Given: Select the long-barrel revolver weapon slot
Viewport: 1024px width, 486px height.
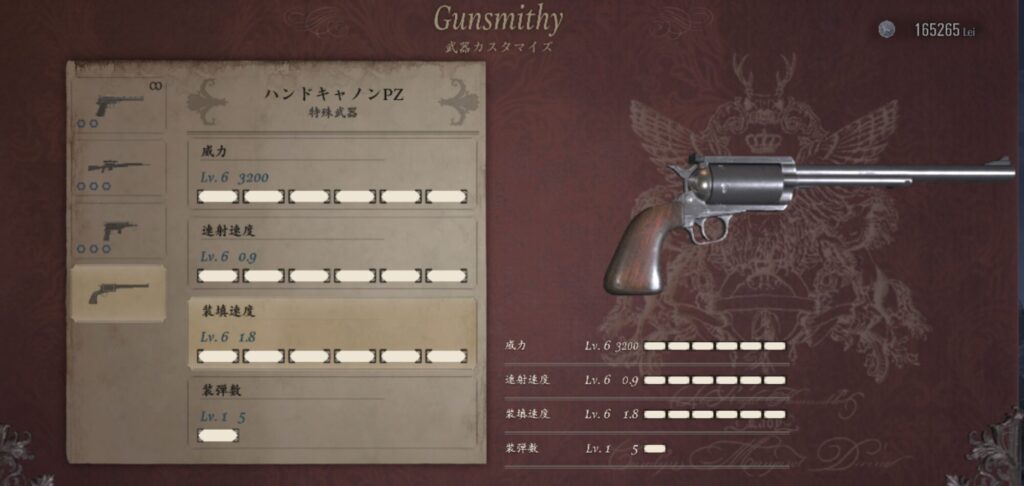Looking at the screenshot, I should (x=119, y=292).
